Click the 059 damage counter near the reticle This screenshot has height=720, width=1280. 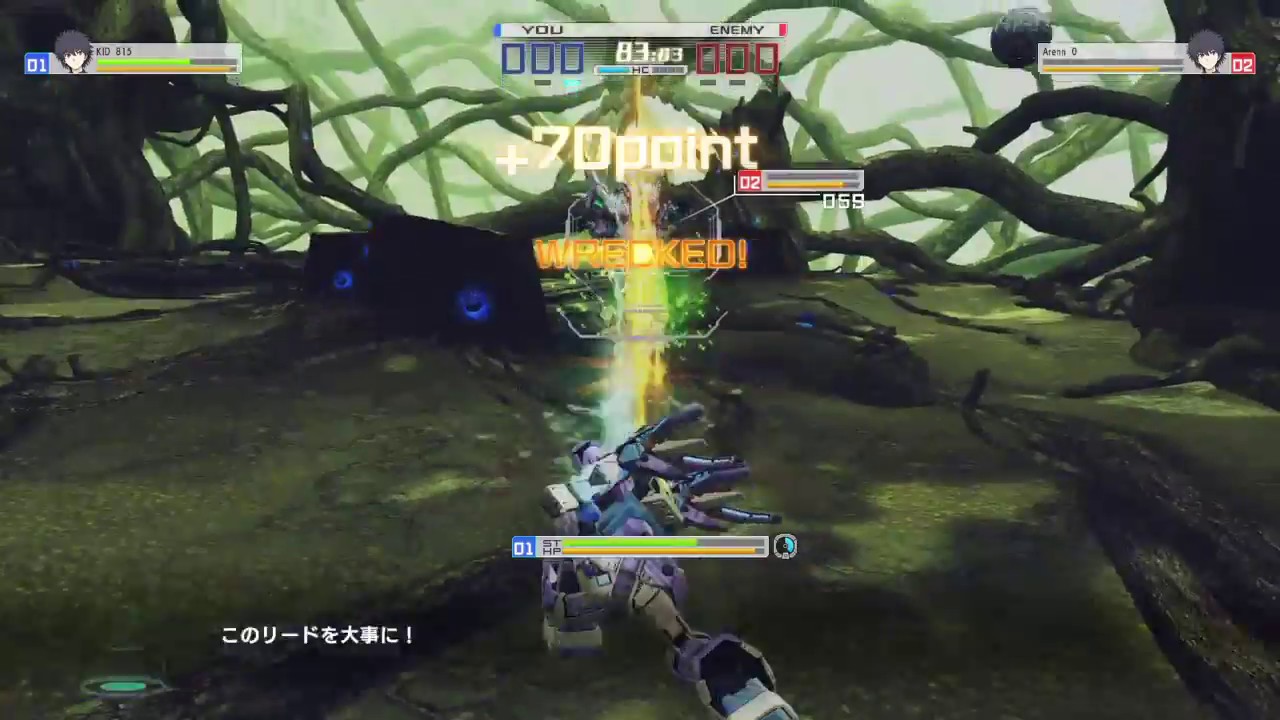pyautogui.click(x=842, y=201)
